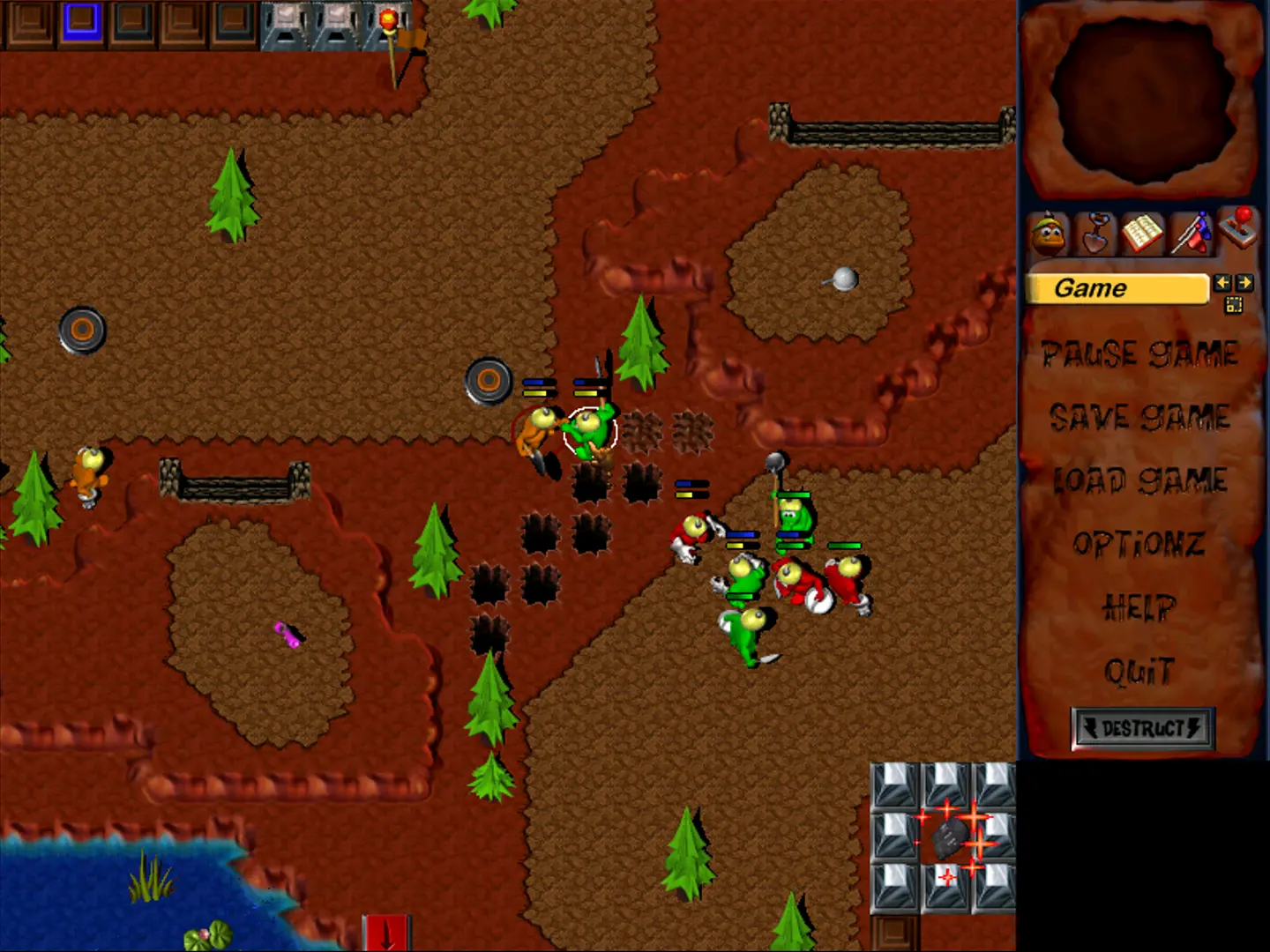This screenshot has height=952, width=1270.
Task: Switch to the creature face tab
Action: 1049,234
